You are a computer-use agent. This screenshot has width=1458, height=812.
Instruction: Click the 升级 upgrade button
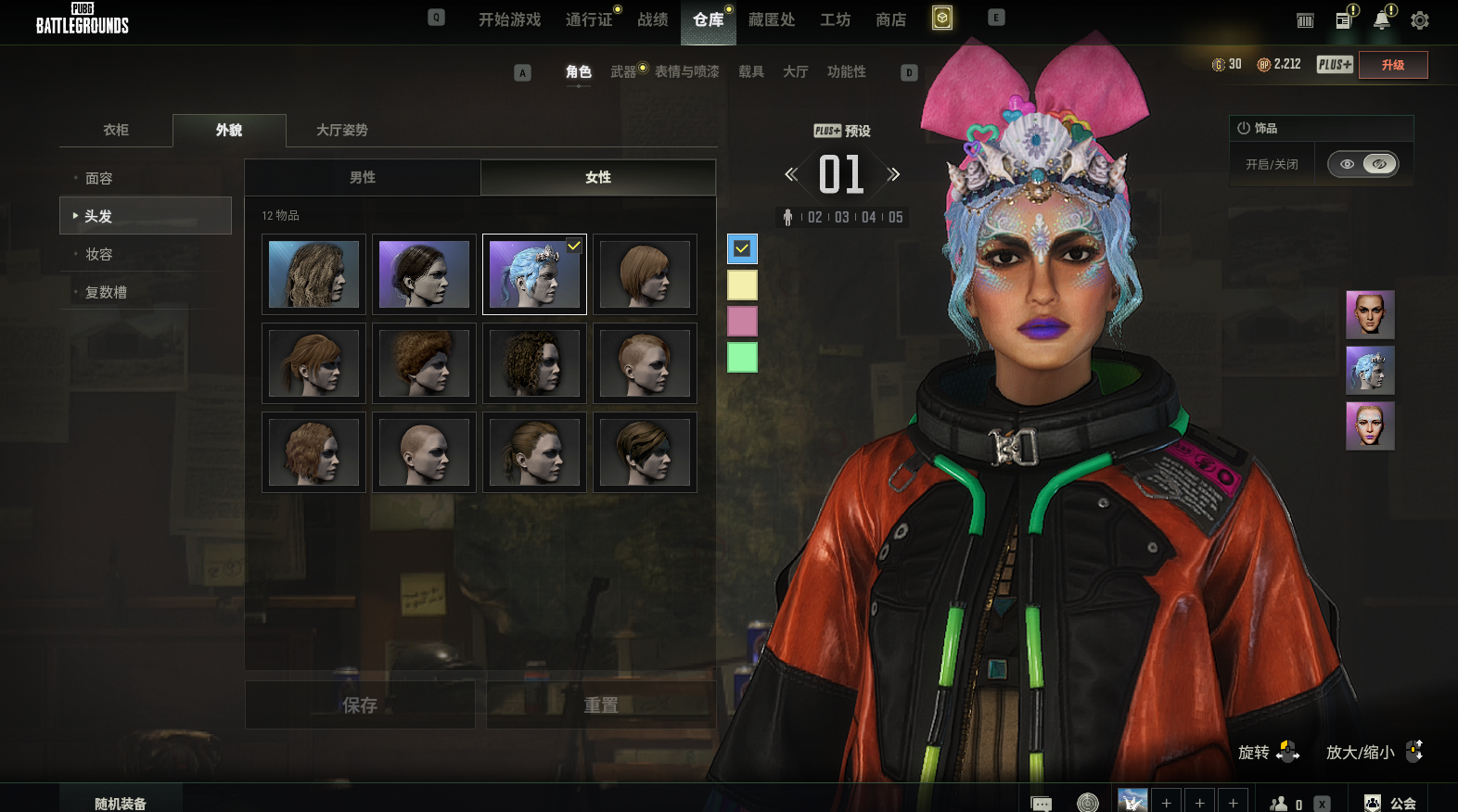1392,65
